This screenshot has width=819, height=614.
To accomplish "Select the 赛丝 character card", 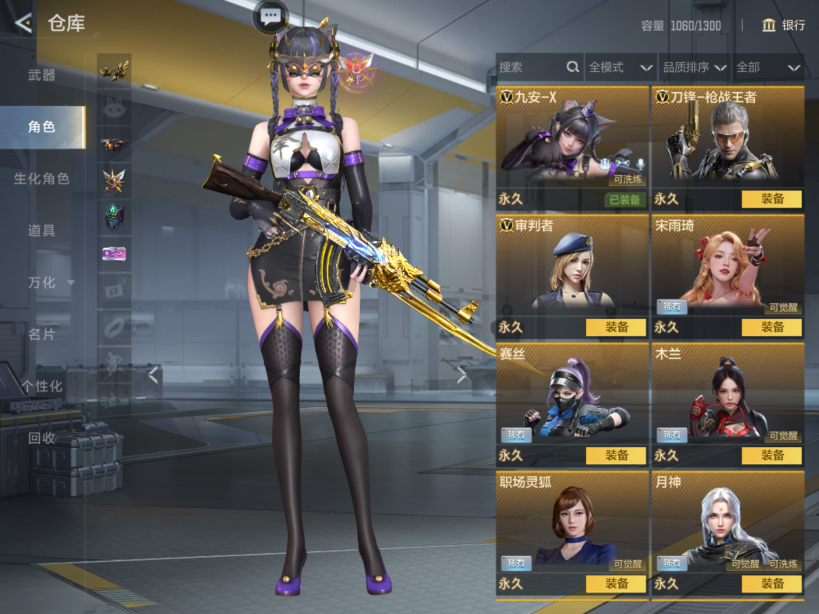I will click(572, 402).
